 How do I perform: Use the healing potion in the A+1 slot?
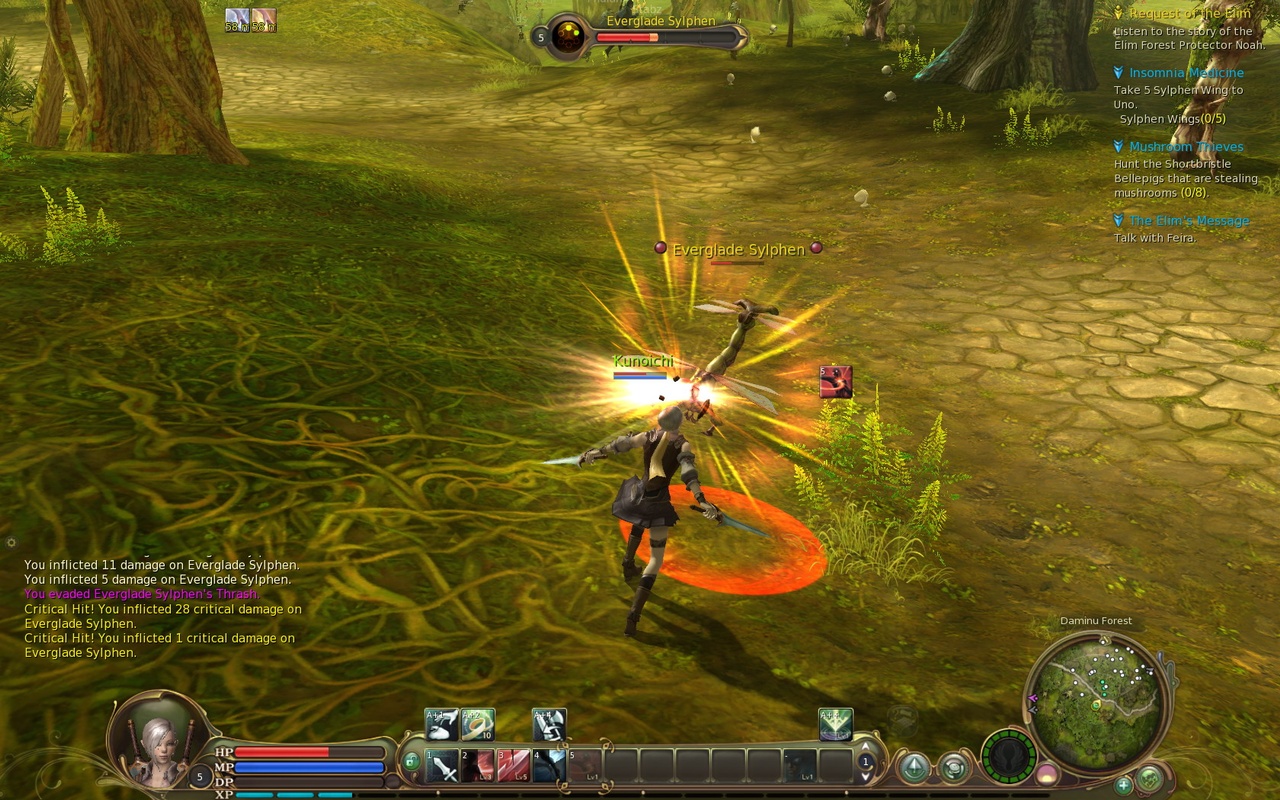(439, 723)
